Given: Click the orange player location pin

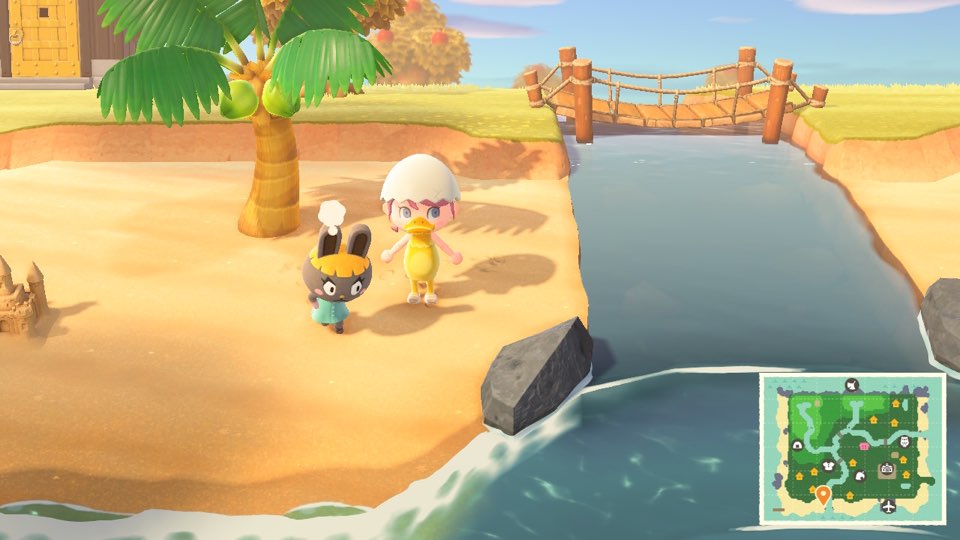Looking at the screenshot, I should (x=823, y=494).
